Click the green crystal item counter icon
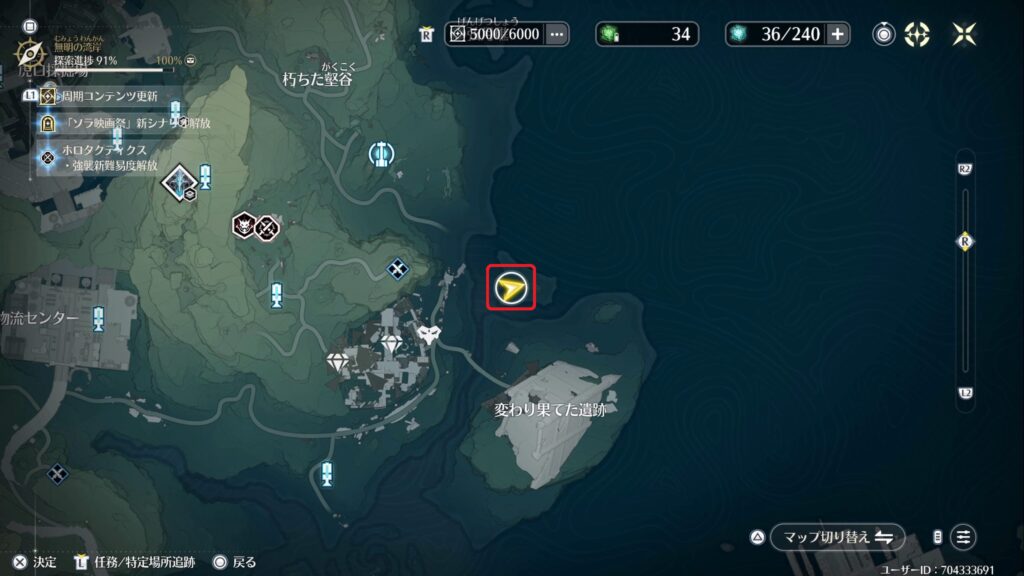1024x576 pixels. pyautogui.click(x=609, y=34)
